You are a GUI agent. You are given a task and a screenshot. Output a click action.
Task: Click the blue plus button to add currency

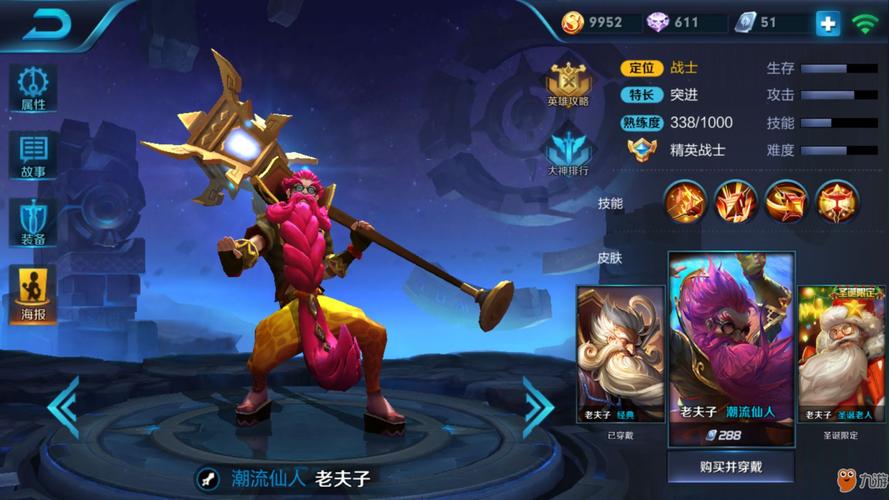click(x=827, y=23)
